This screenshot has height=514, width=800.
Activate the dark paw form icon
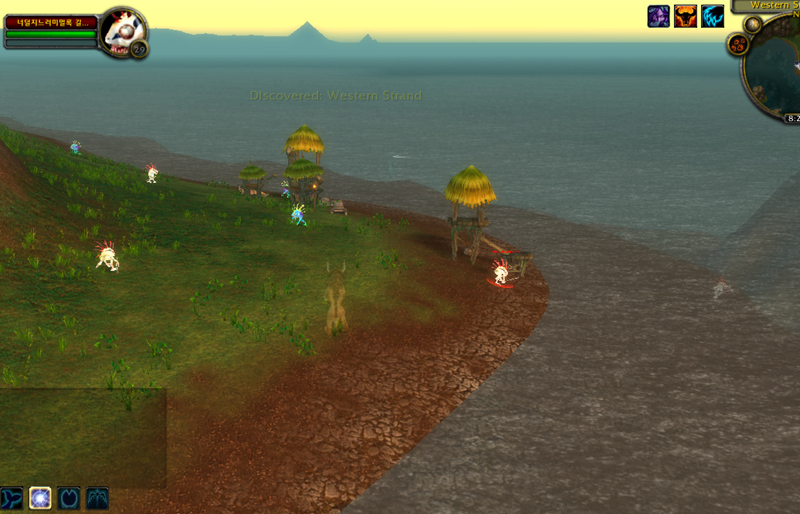point(68,497)
